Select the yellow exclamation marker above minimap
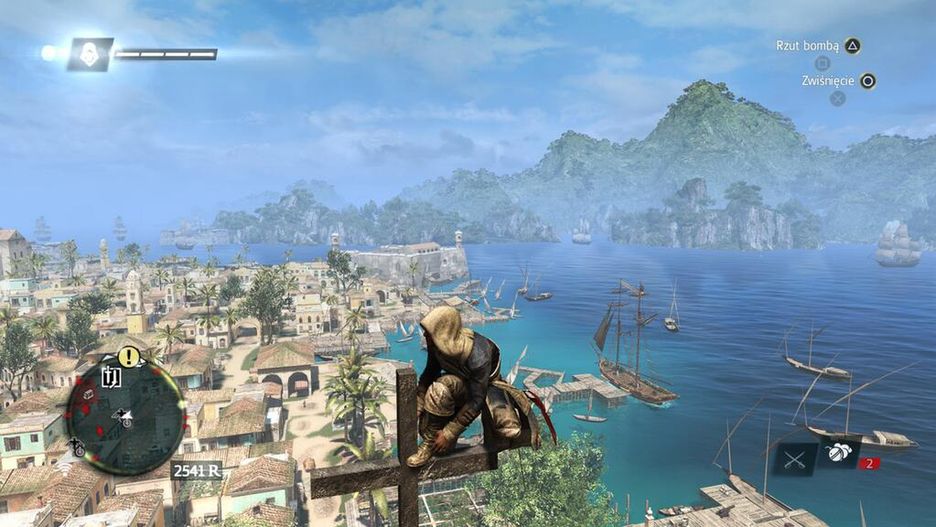936x527 pixels. [128, 356]
